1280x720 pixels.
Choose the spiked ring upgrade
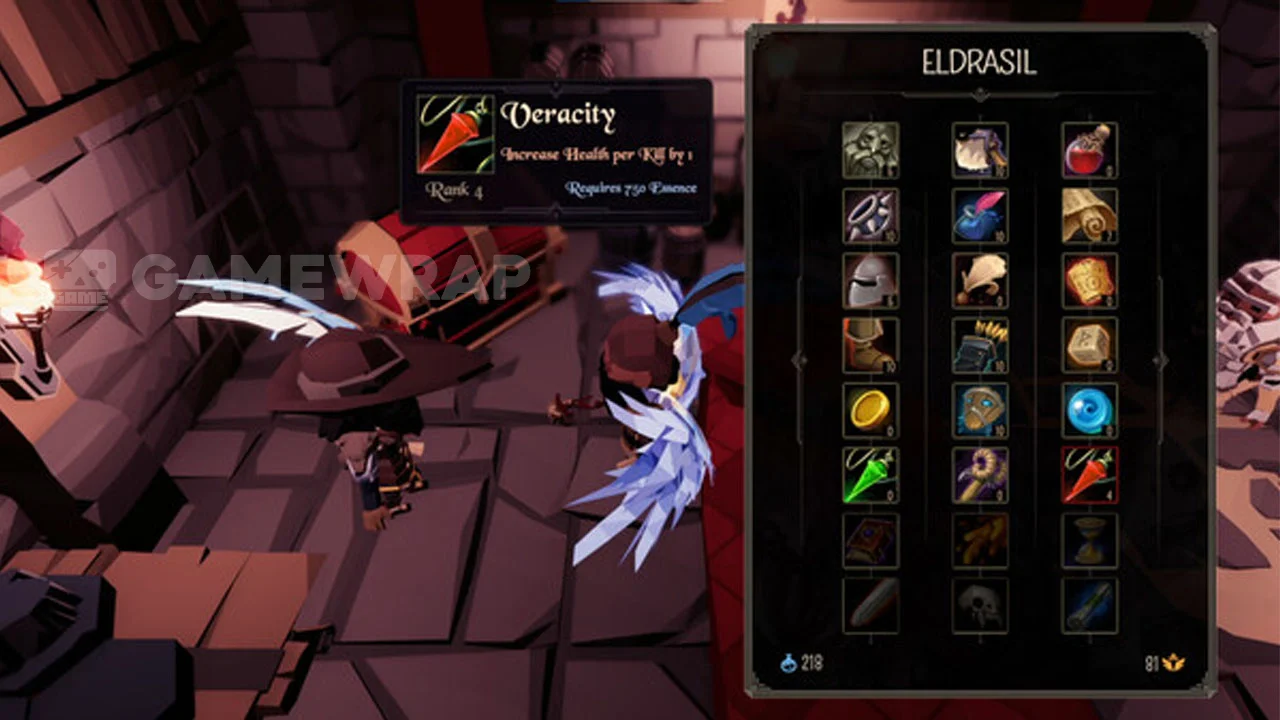pos(870,215)
